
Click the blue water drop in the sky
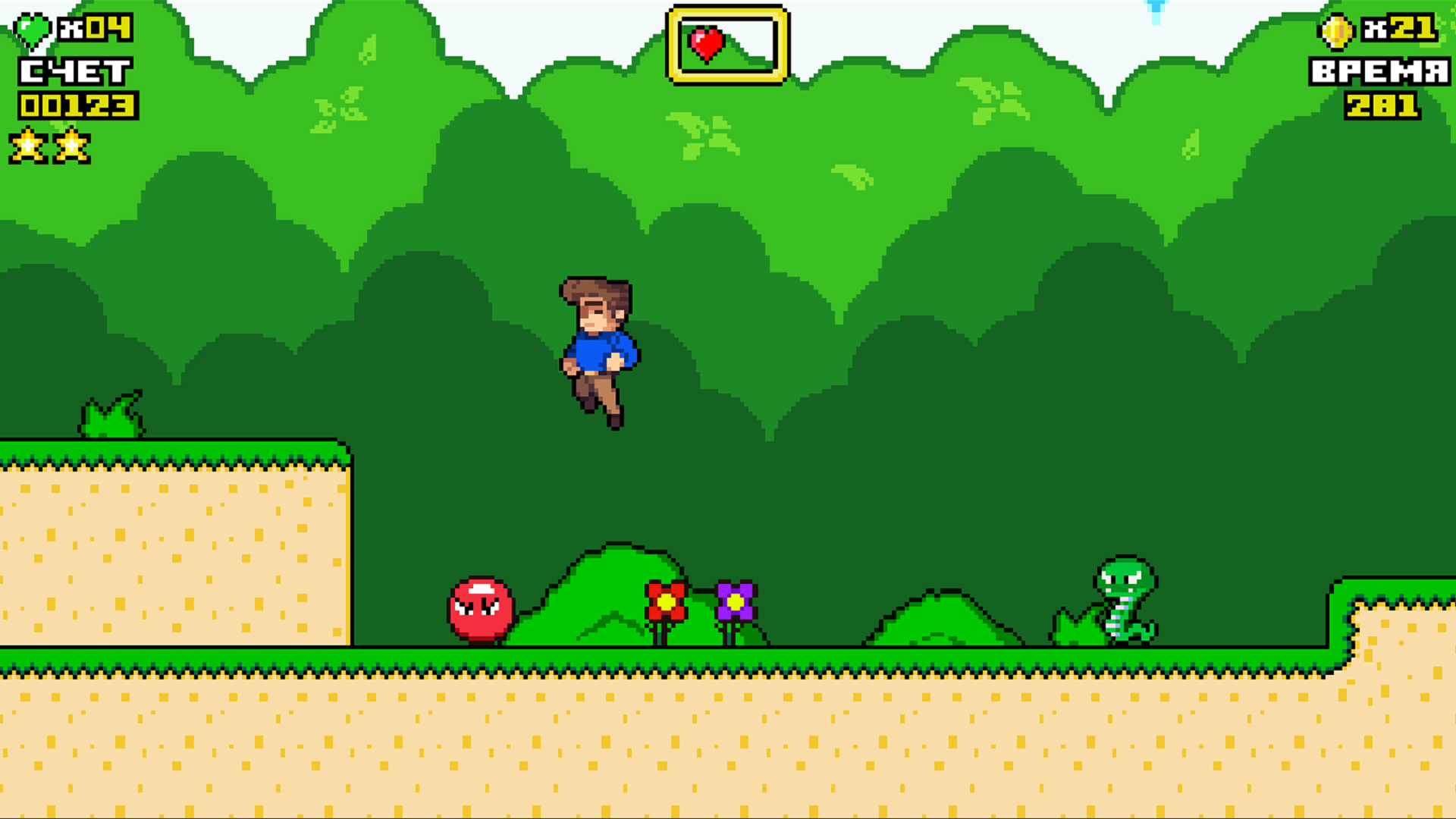(1156, 8)
